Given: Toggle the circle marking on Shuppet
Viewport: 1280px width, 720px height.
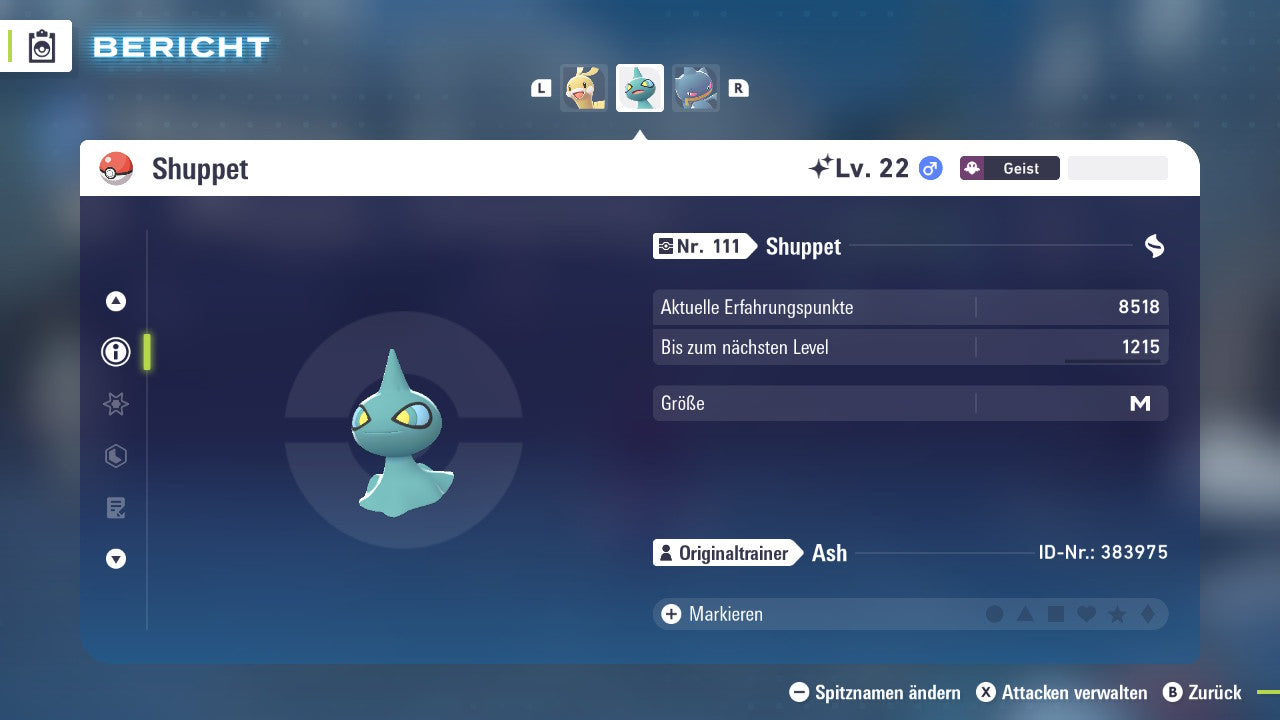Looking at the screenshot, I should point(995,614).
